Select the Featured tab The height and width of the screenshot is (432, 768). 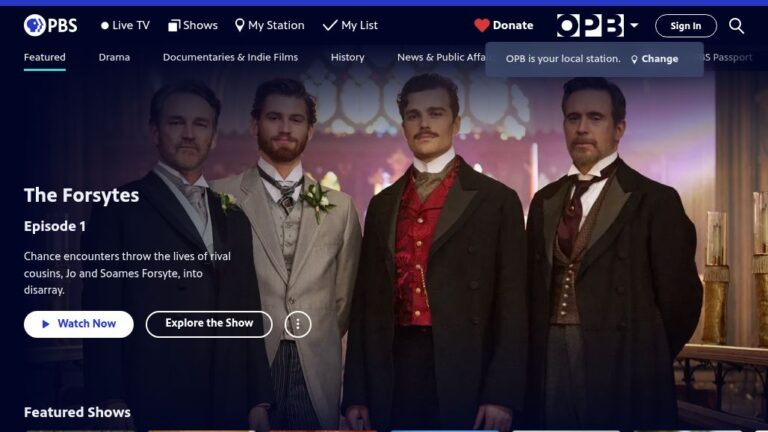click(45, 57)
